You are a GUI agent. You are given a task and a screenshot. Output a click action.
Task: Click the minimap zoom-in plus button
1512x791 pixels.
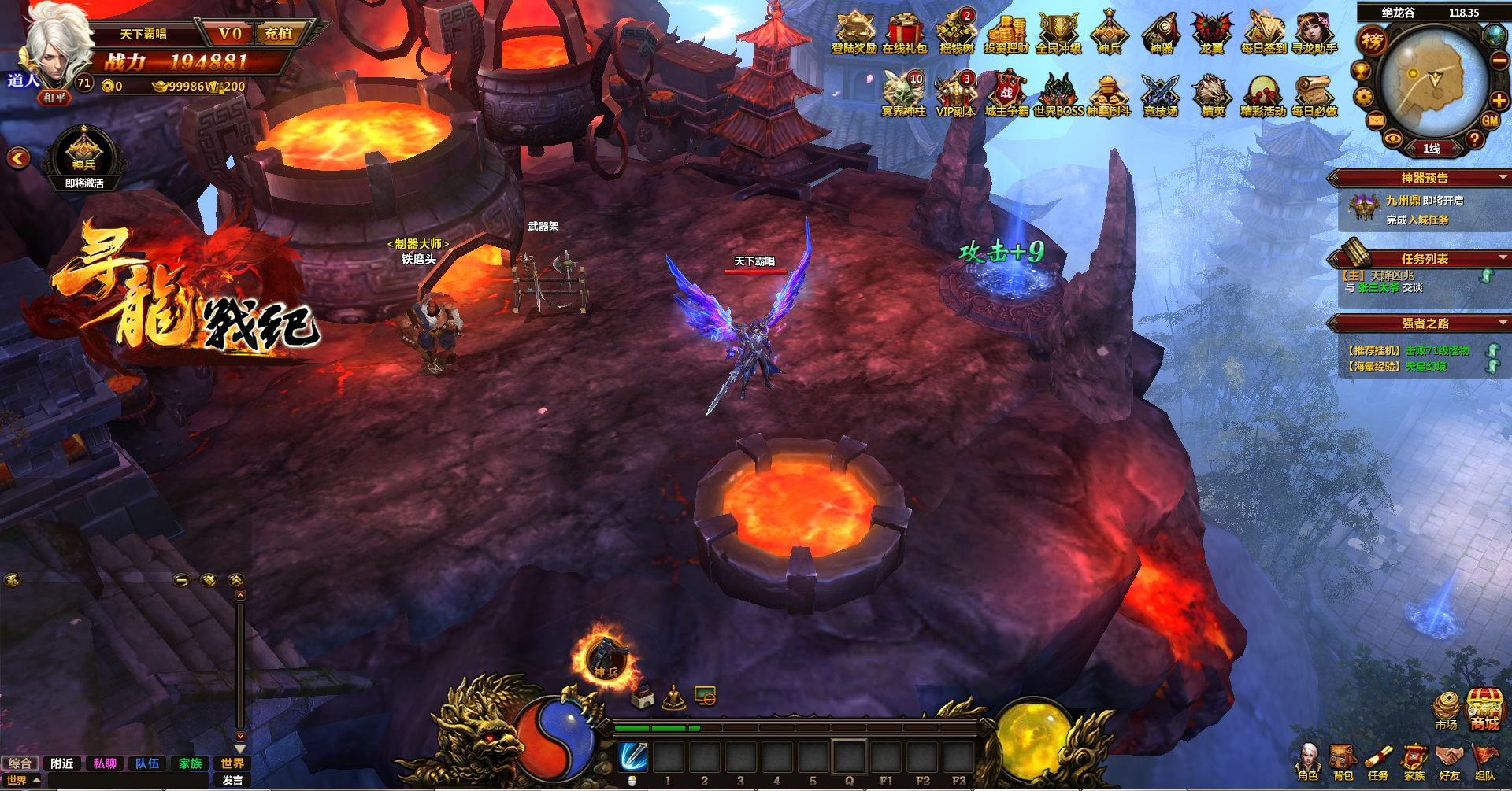point(1499,101)
